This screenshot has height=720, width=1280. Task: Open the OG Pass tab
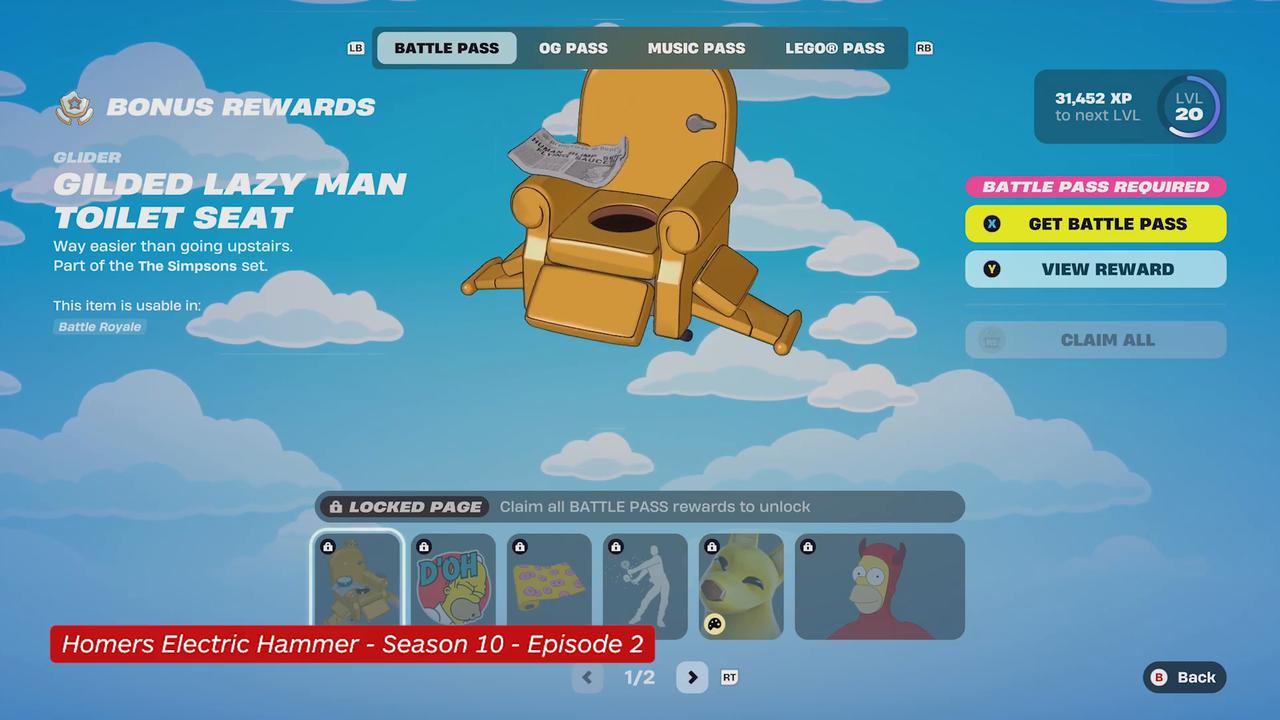pyautogui.click(x=573, y=48)
